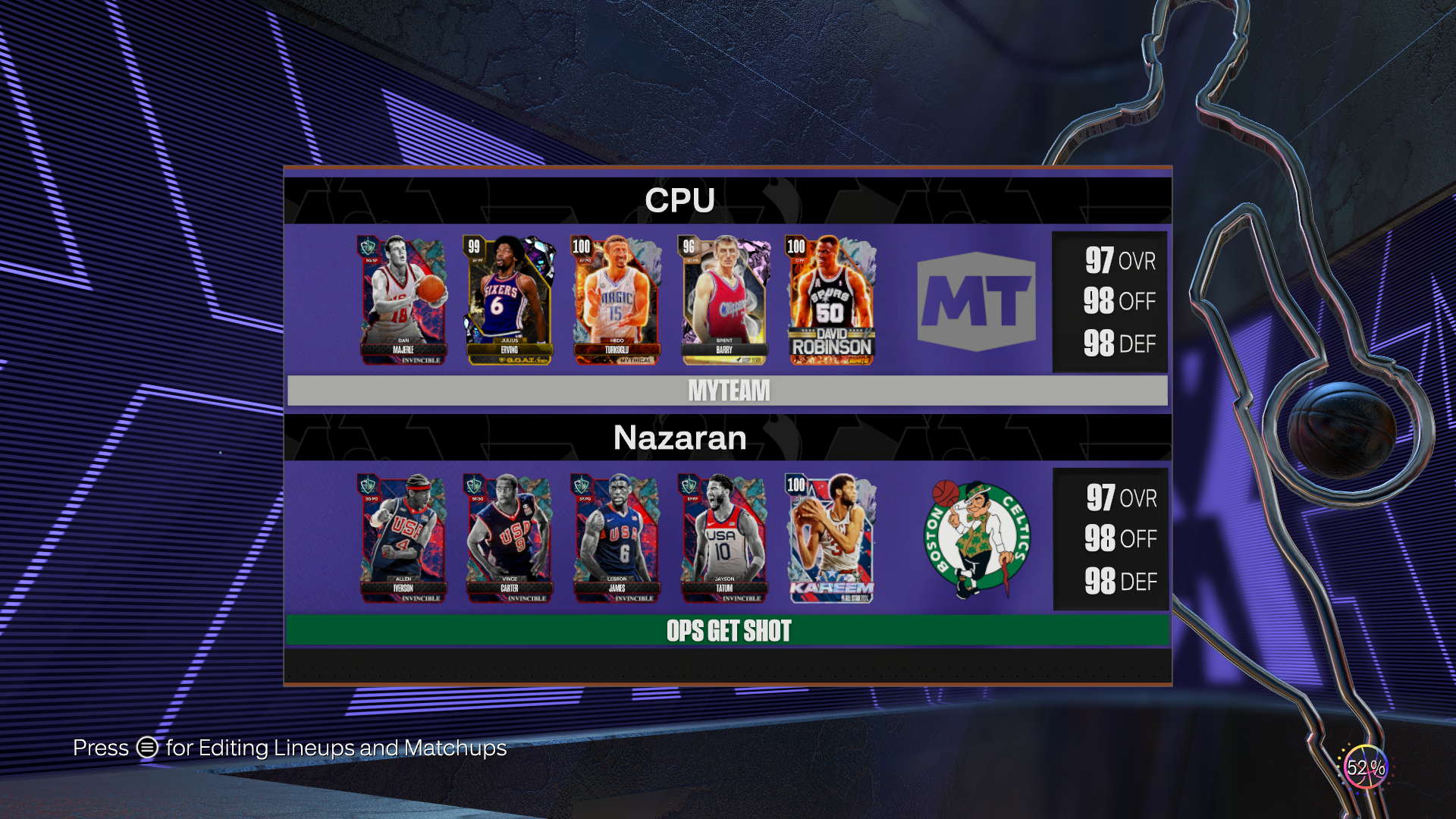Select the MYTEAM lineup name bar
1456x819 pixels.
click(x=728, y=391)
